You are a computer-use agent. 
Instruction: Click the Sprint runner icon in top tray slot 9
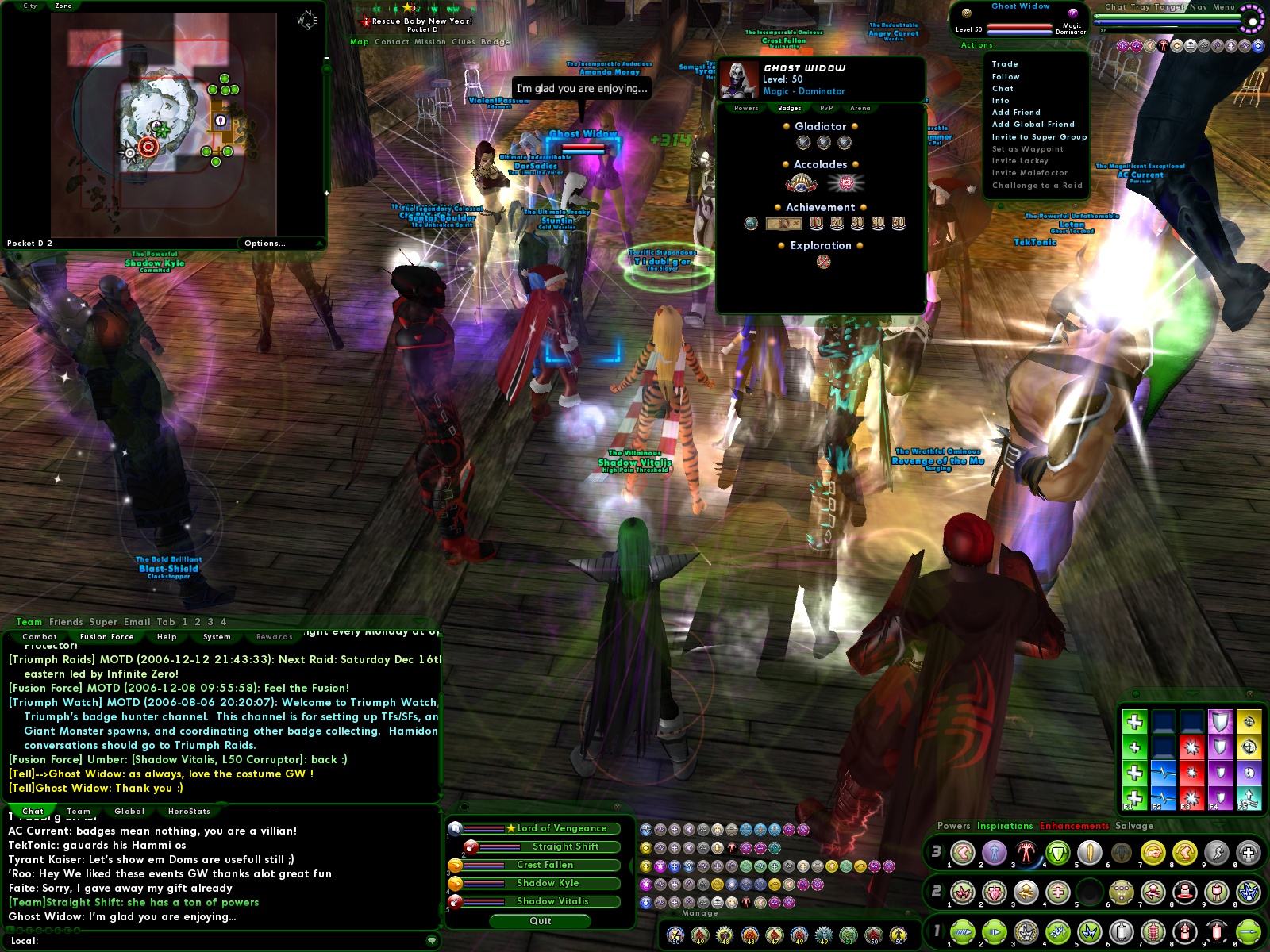pos(1218,854)
